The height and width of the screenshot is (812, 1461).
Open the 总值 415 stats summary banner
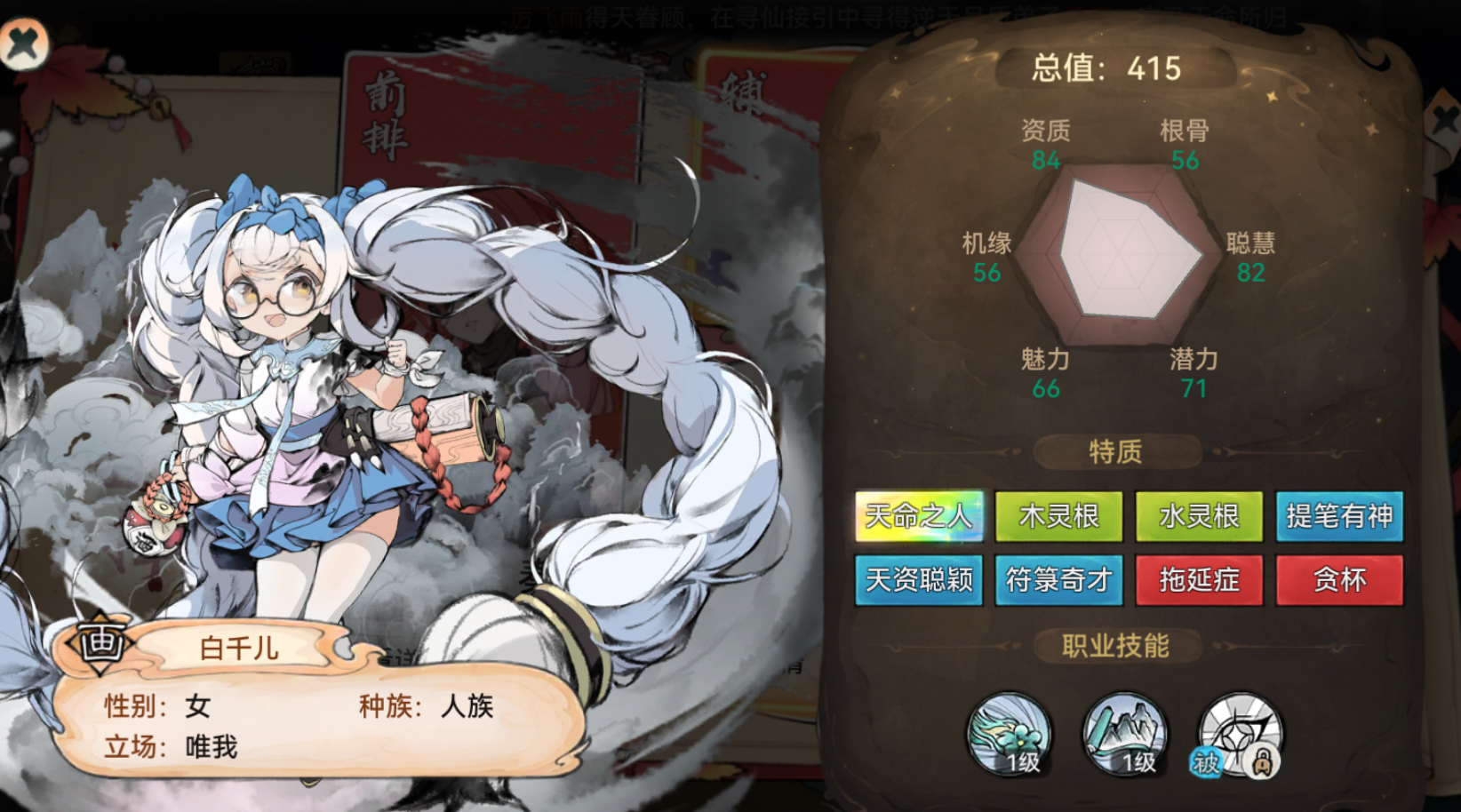point(1111,65)
